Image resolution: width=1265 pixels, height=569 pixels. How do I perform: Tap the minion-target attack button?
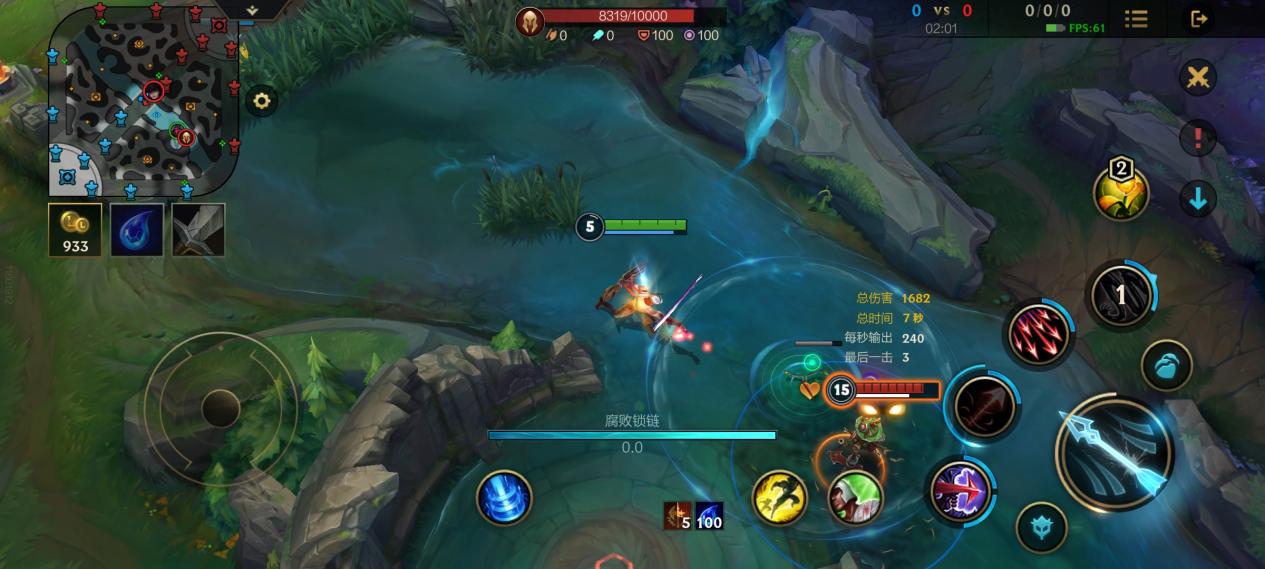coord(1166,365)
